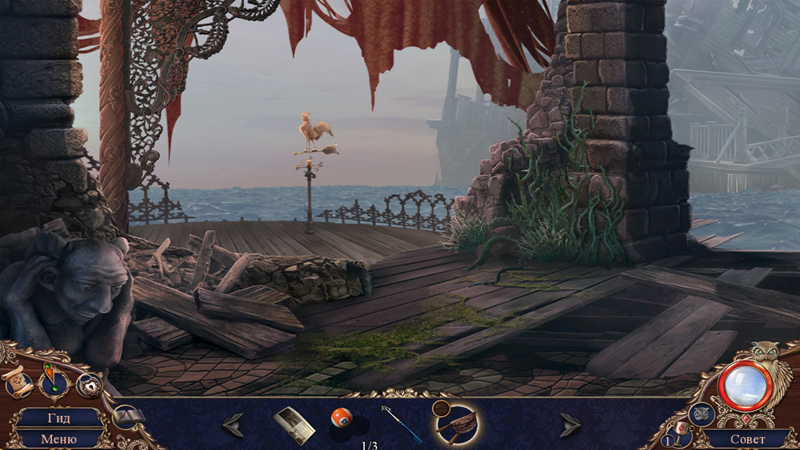Open the Гид strategy guide
The height and width of the screenshot is (450, 800).
pyautogui.click(x=57, y=417)
